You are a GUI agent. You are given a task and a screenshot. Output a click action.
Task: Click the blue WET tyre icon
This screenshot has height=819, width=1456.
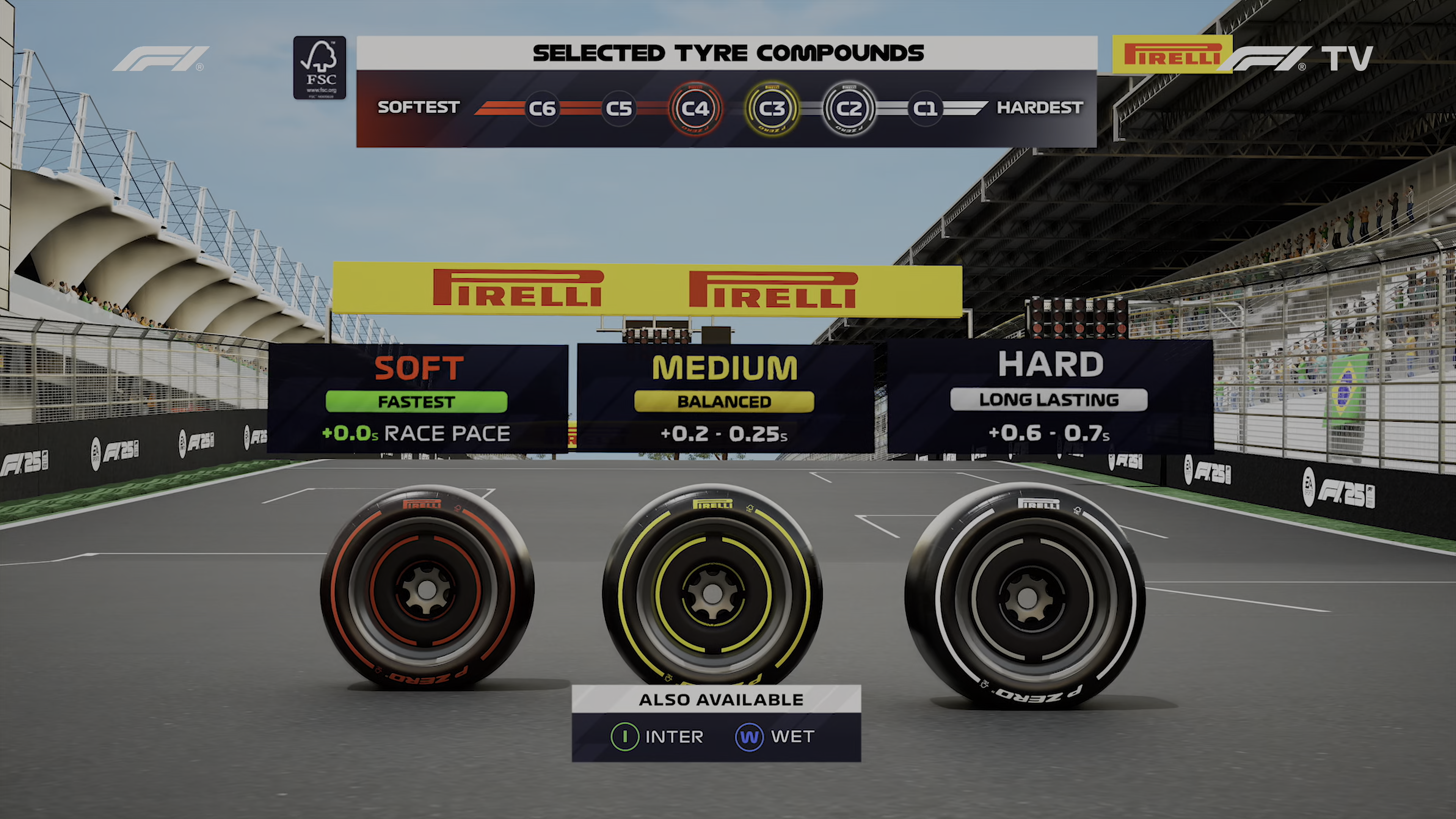click(750, 737)
